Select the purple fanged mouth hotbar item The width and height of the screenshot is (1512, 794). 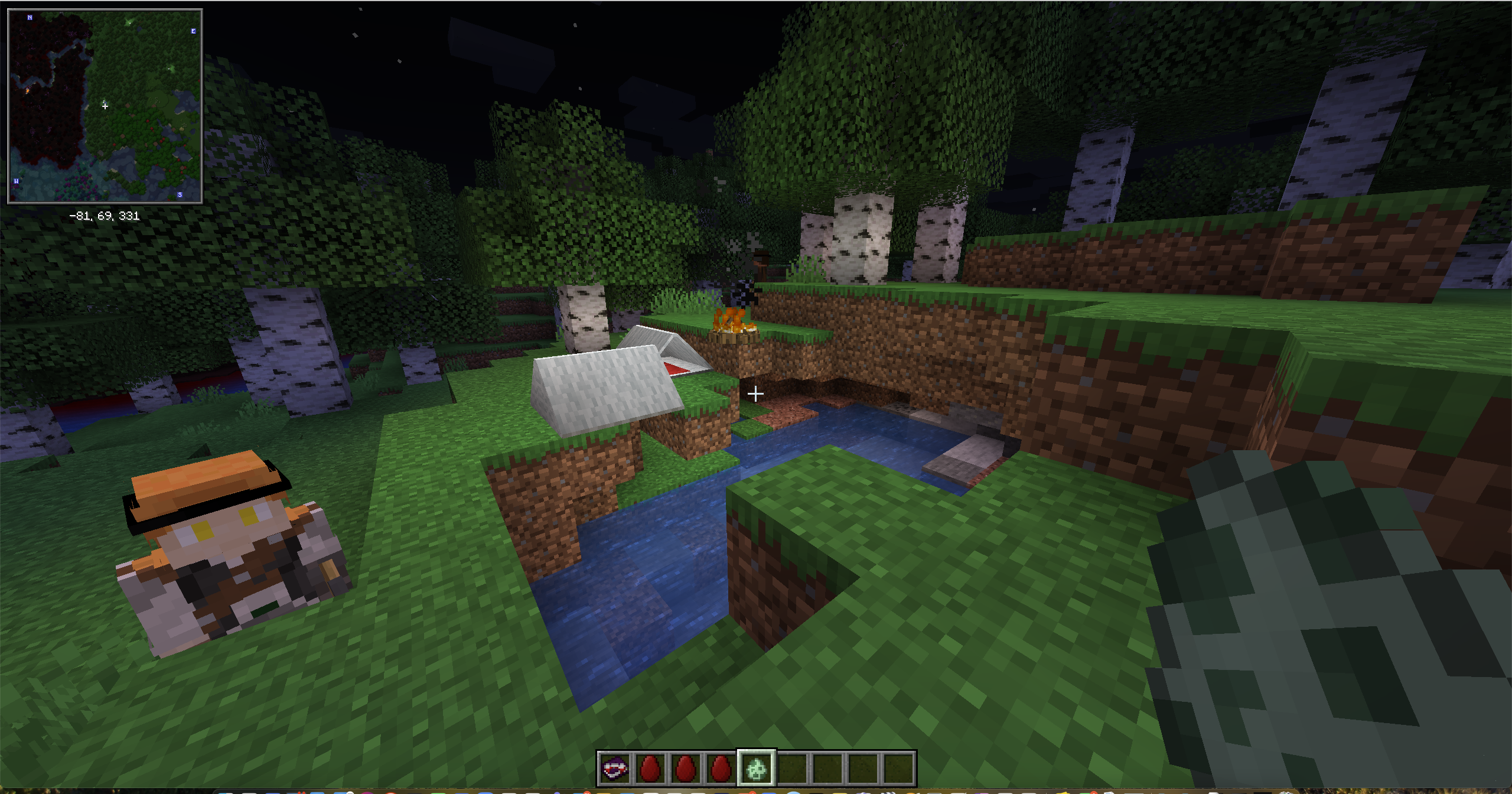[x=614, y=769]
